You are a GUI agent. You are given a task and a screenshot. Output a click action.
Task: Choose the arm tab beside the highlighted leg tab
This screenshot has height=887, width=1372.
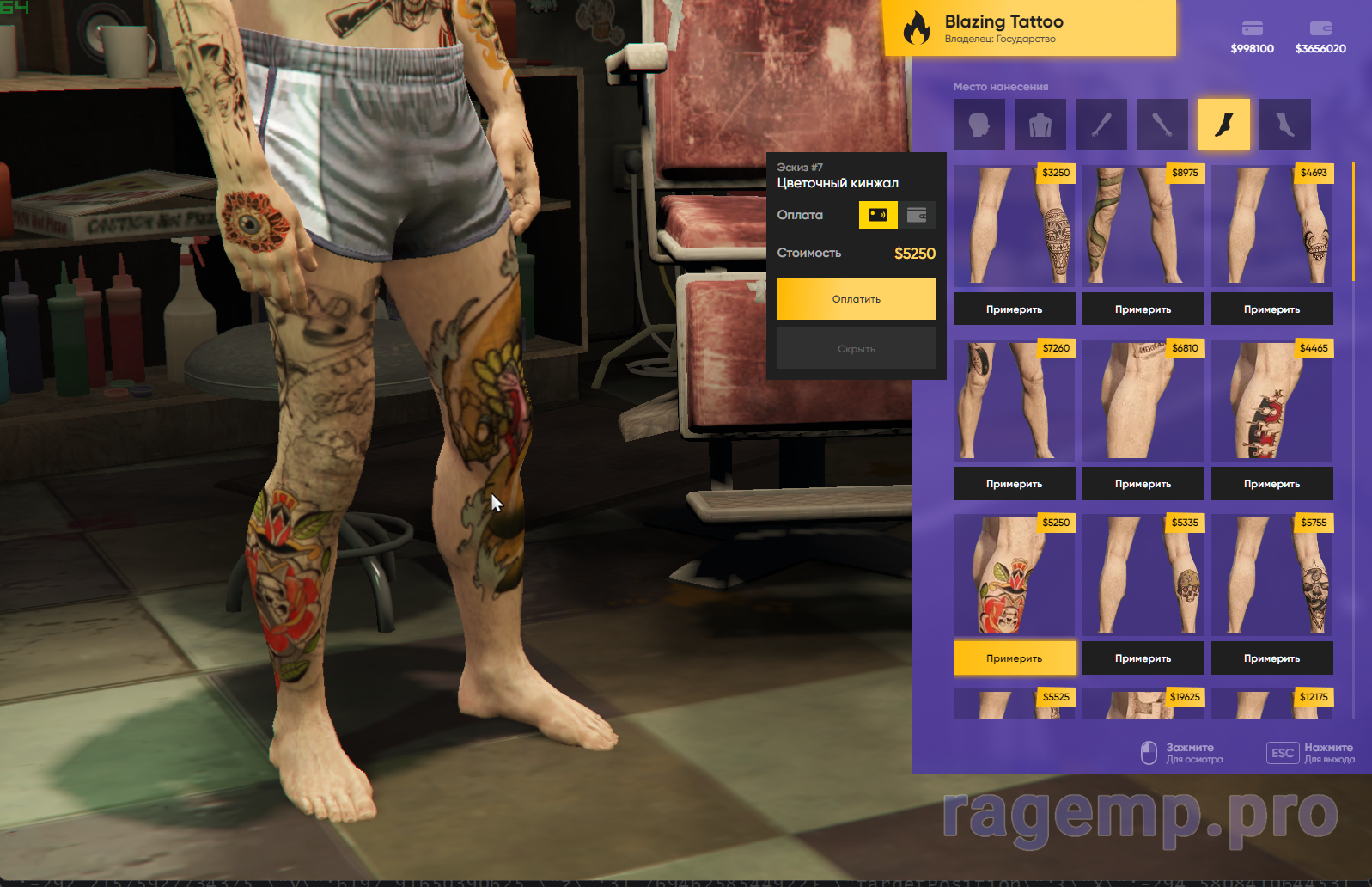(x=1162, y=125)
